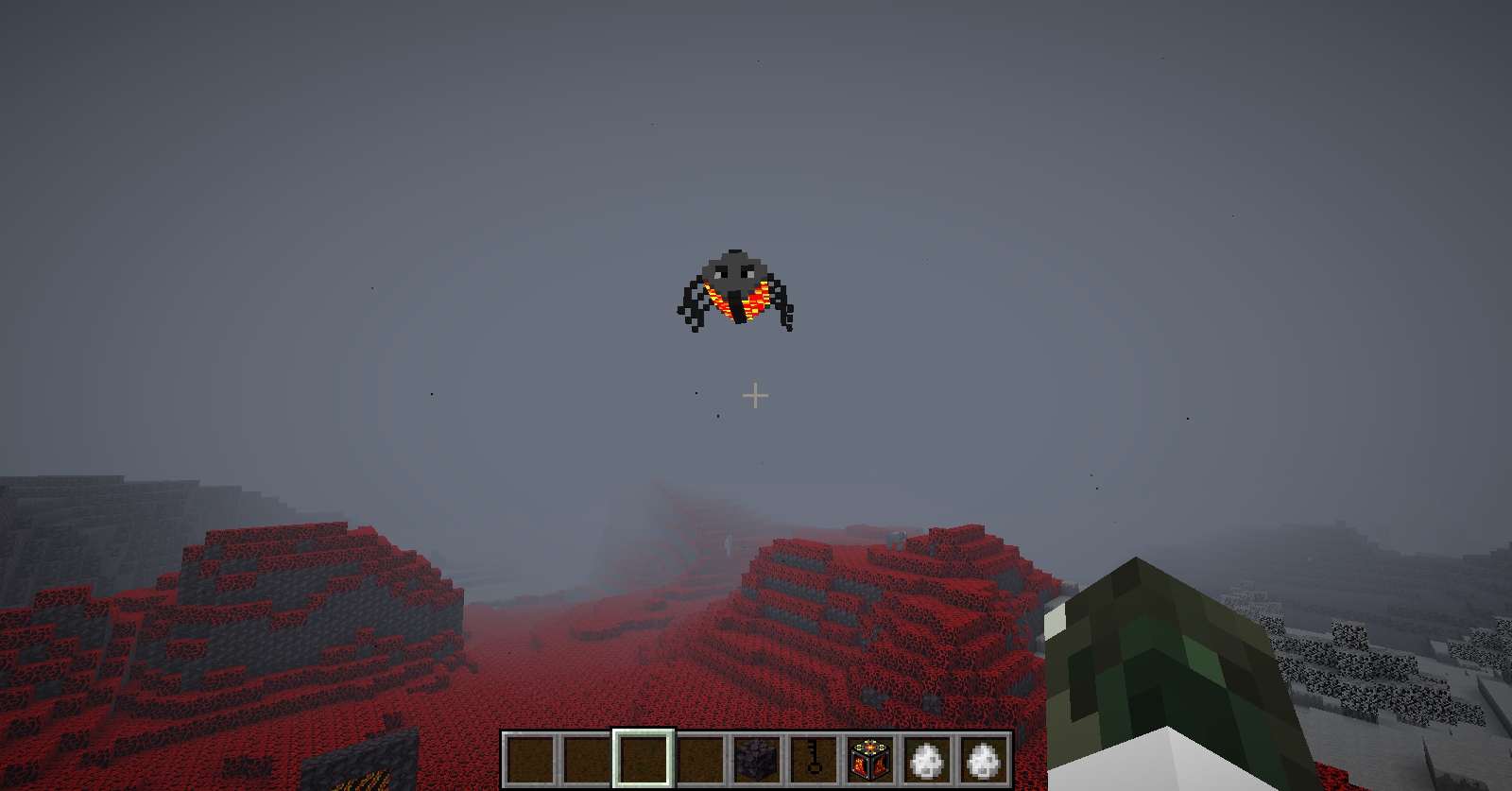
Task: Click the first empty hotbar slot
Action: pyautogui.click(x=531, y=759)
